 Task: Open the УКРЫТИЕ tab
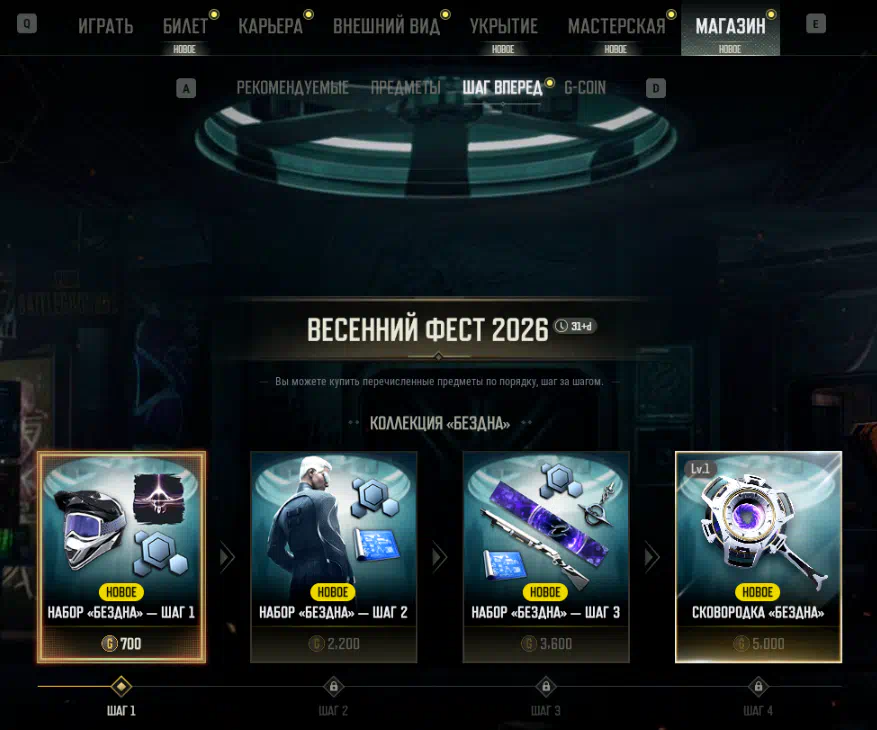pyautogui.click(x=503, y=26)
